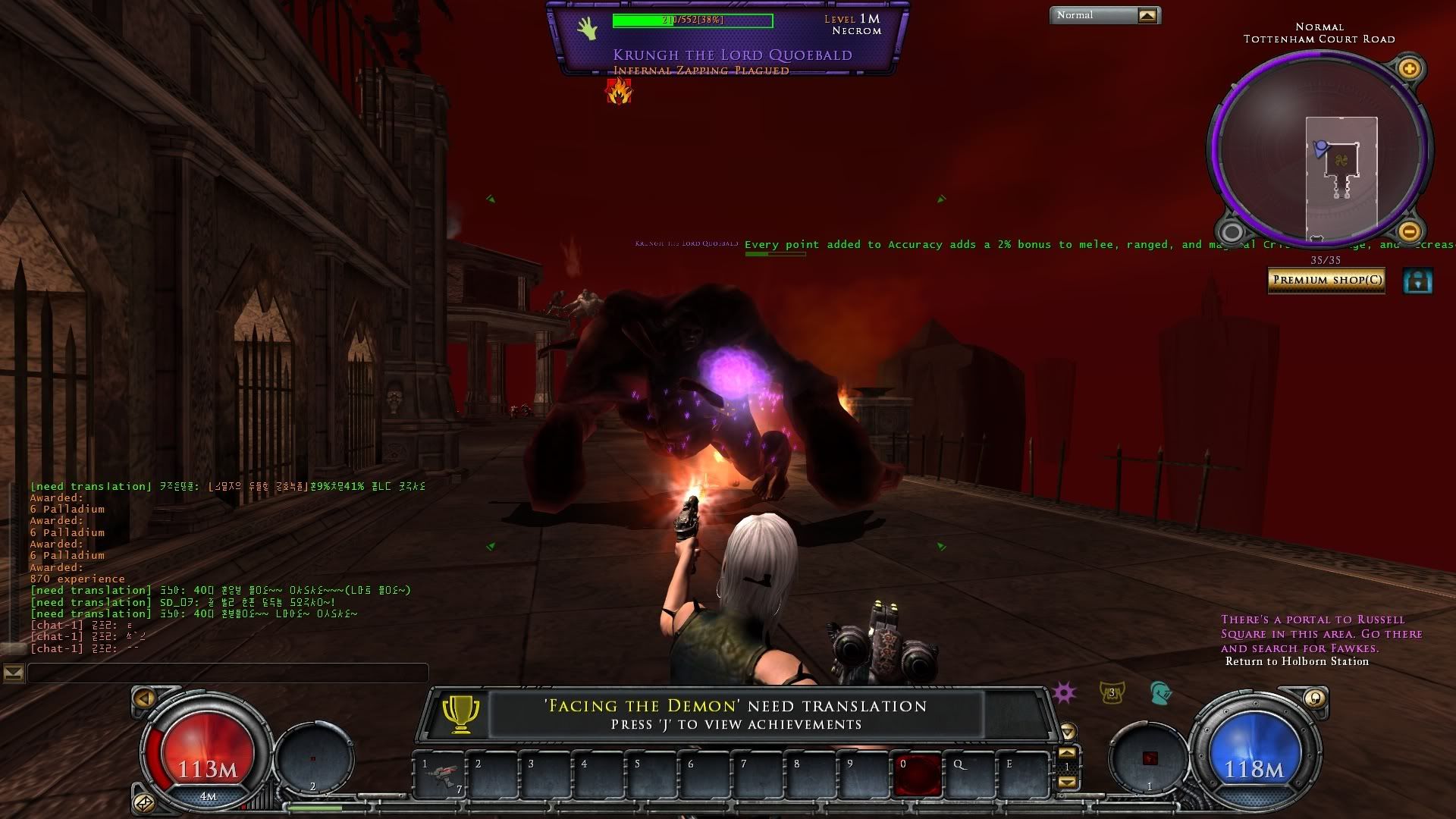Screen dimensions: 1456x819
Task: Click the grey round button on minimap frame
Action: pyautogui.click(x=1232, y=231)
